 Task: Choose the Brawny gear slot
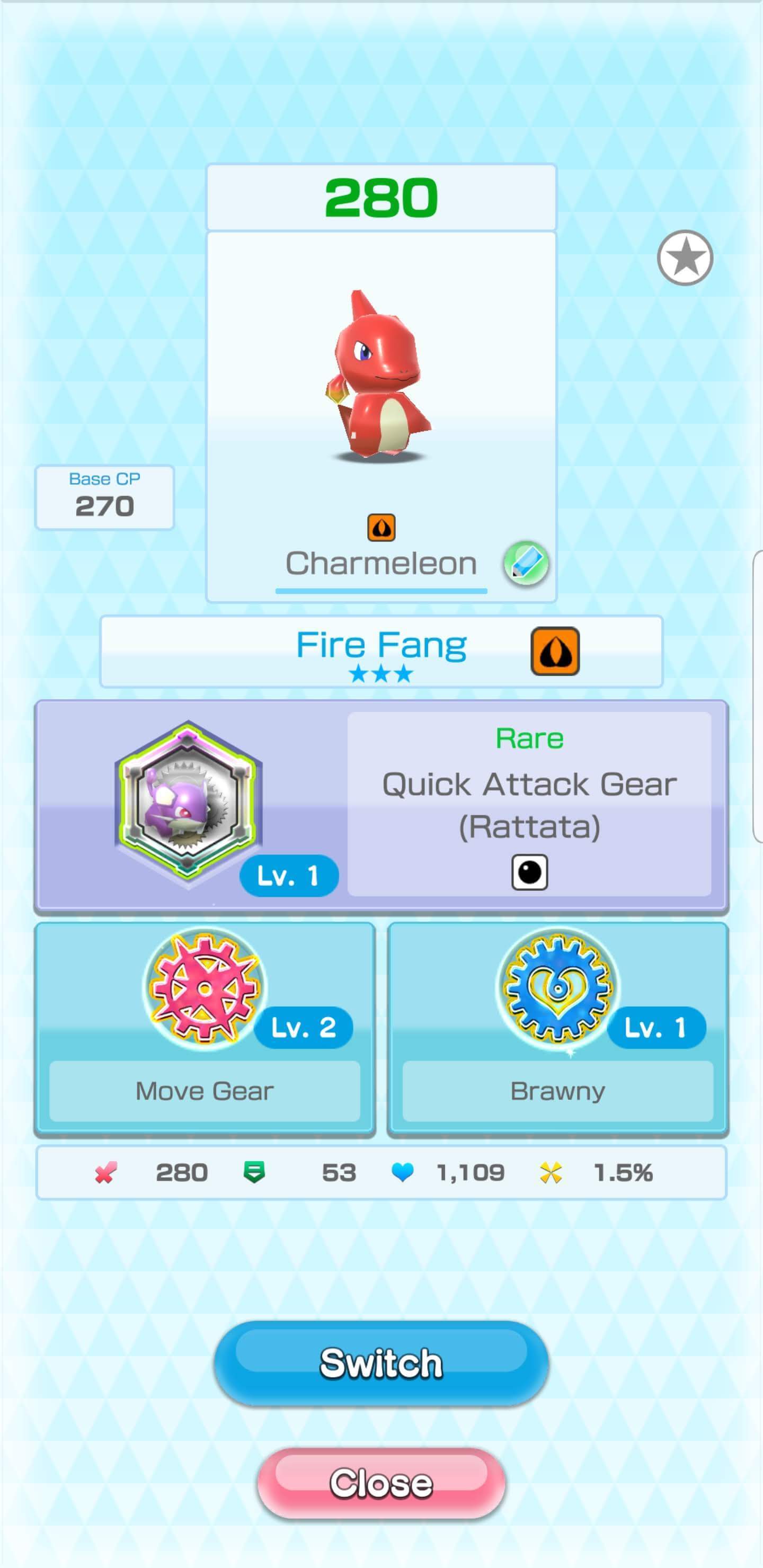pos(558,1028)
